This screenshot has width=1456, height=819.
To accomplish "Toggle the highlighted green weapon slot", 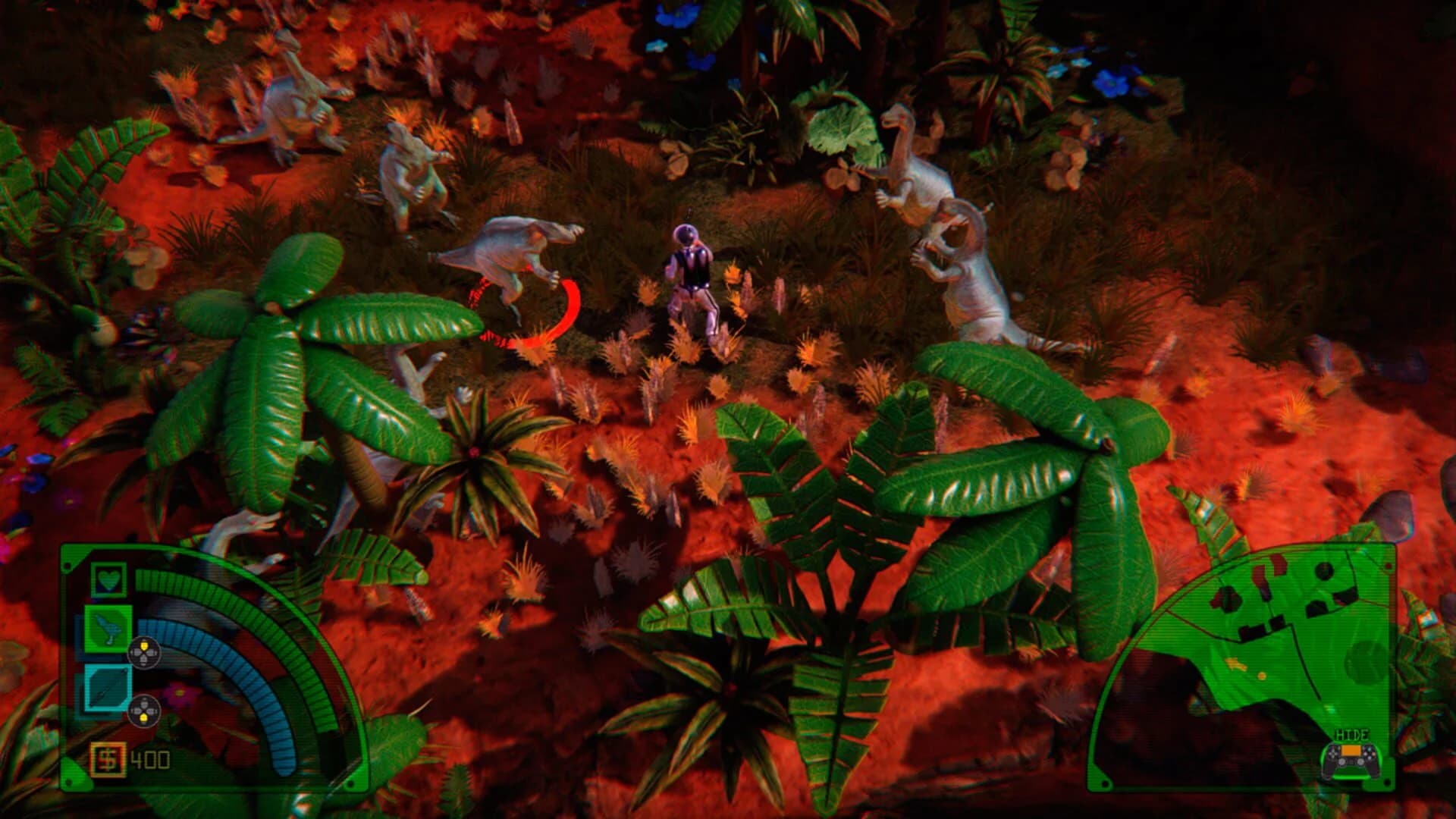I will [x=107, y=629].
